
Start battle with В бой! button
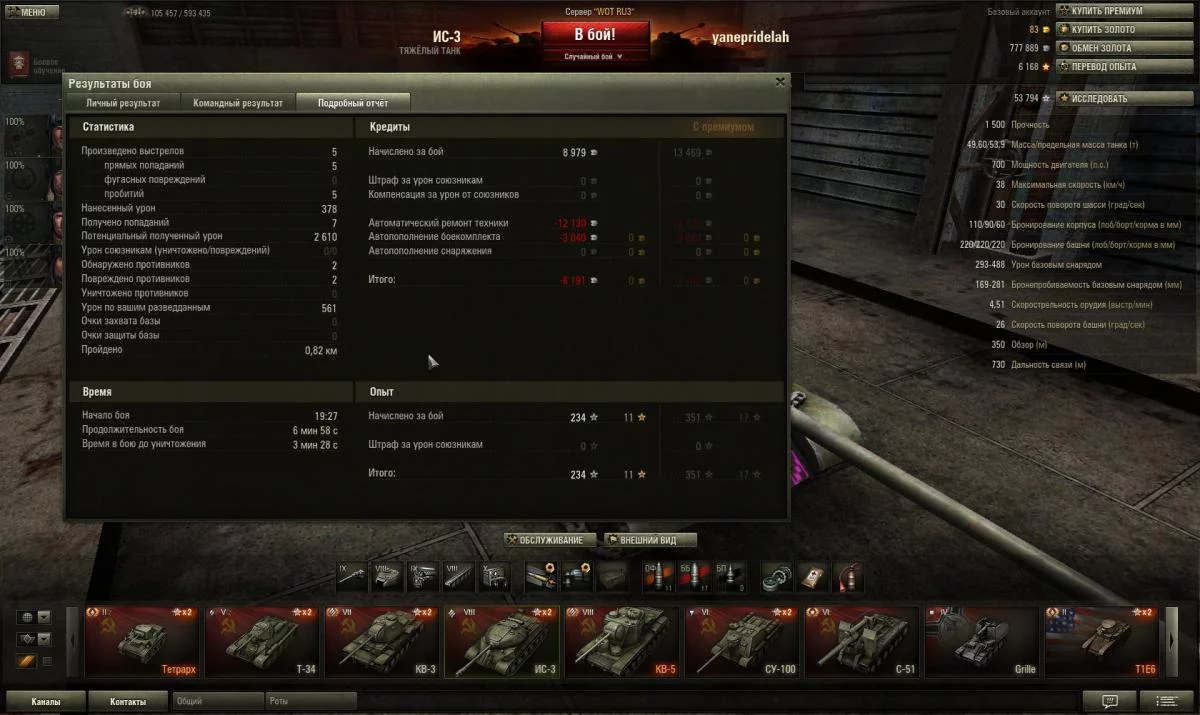coord(595,35)
